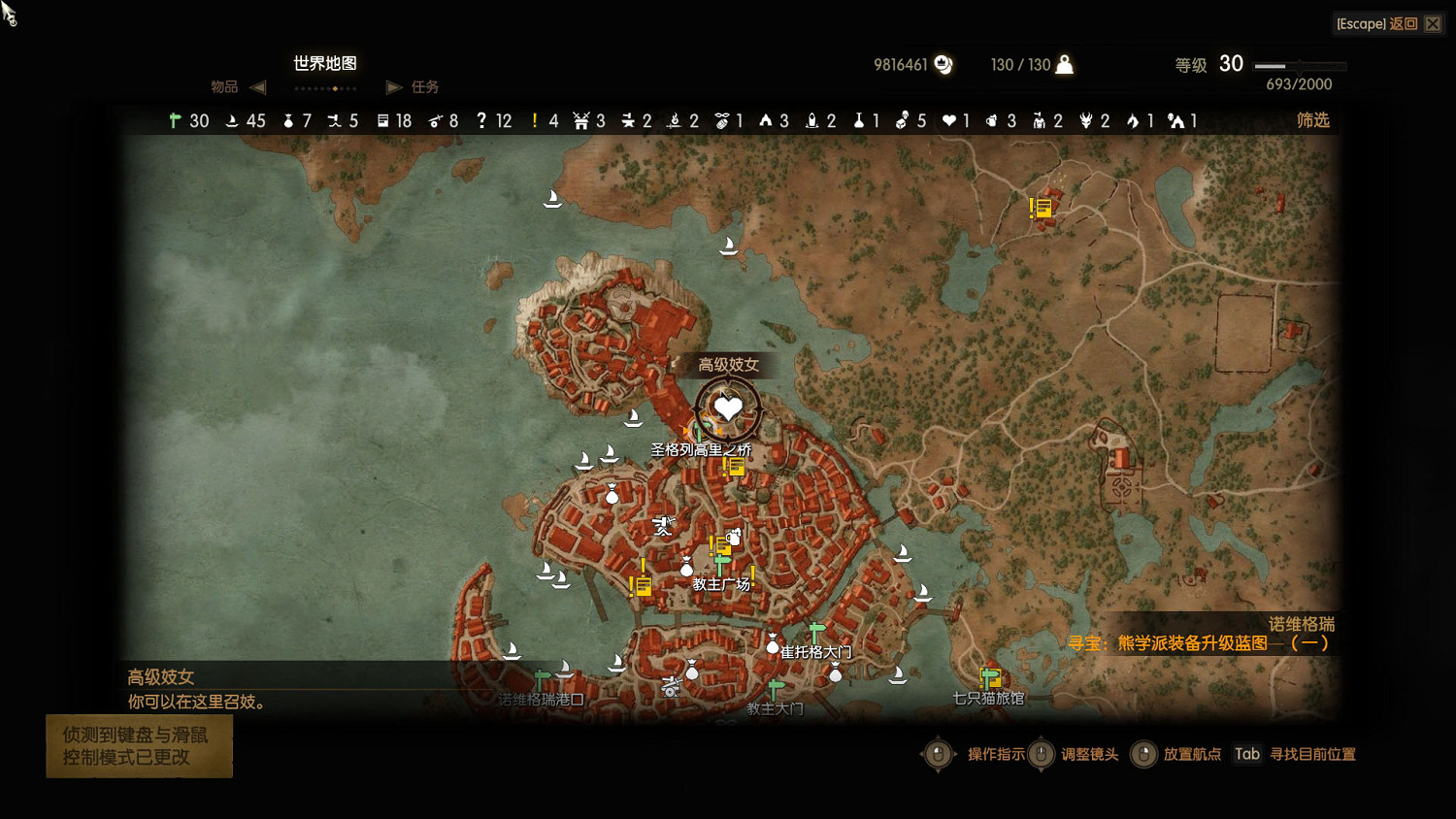Image resolution: width=1456 pixels, height=819 pixels.
Task: Switch to the 任务 quests panel
Action: tap(424, 87)
